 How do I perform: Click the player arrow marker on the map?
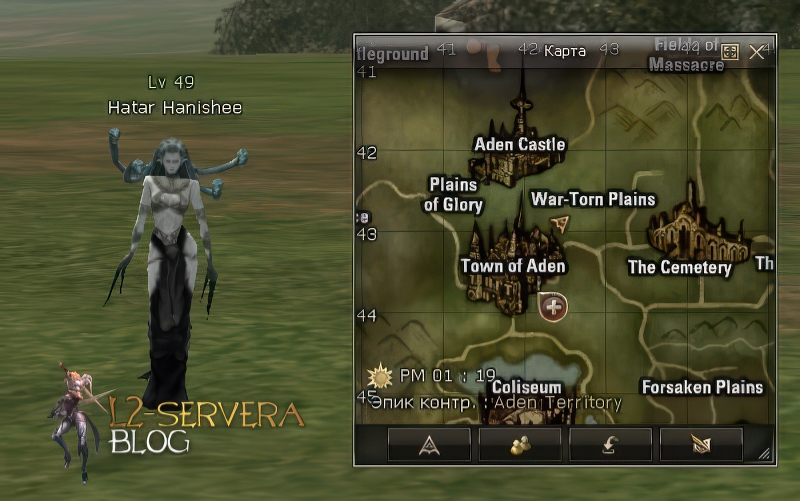[x=560, y=222]
